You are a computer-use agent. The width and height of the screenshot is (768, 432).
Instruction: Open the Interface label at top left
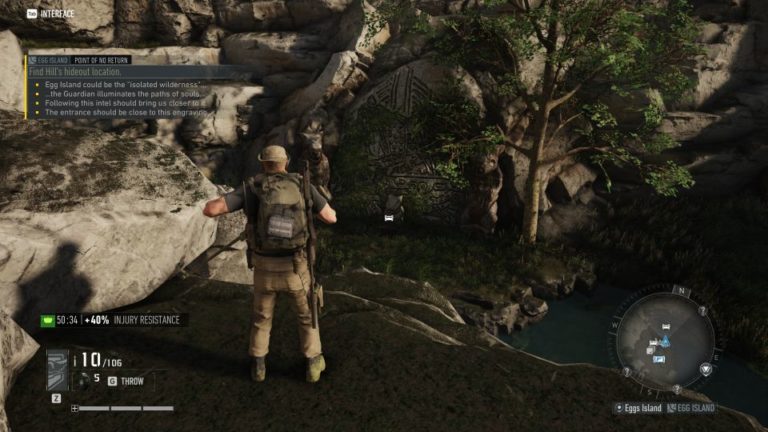pyautogui.click(x=57, y=13)
